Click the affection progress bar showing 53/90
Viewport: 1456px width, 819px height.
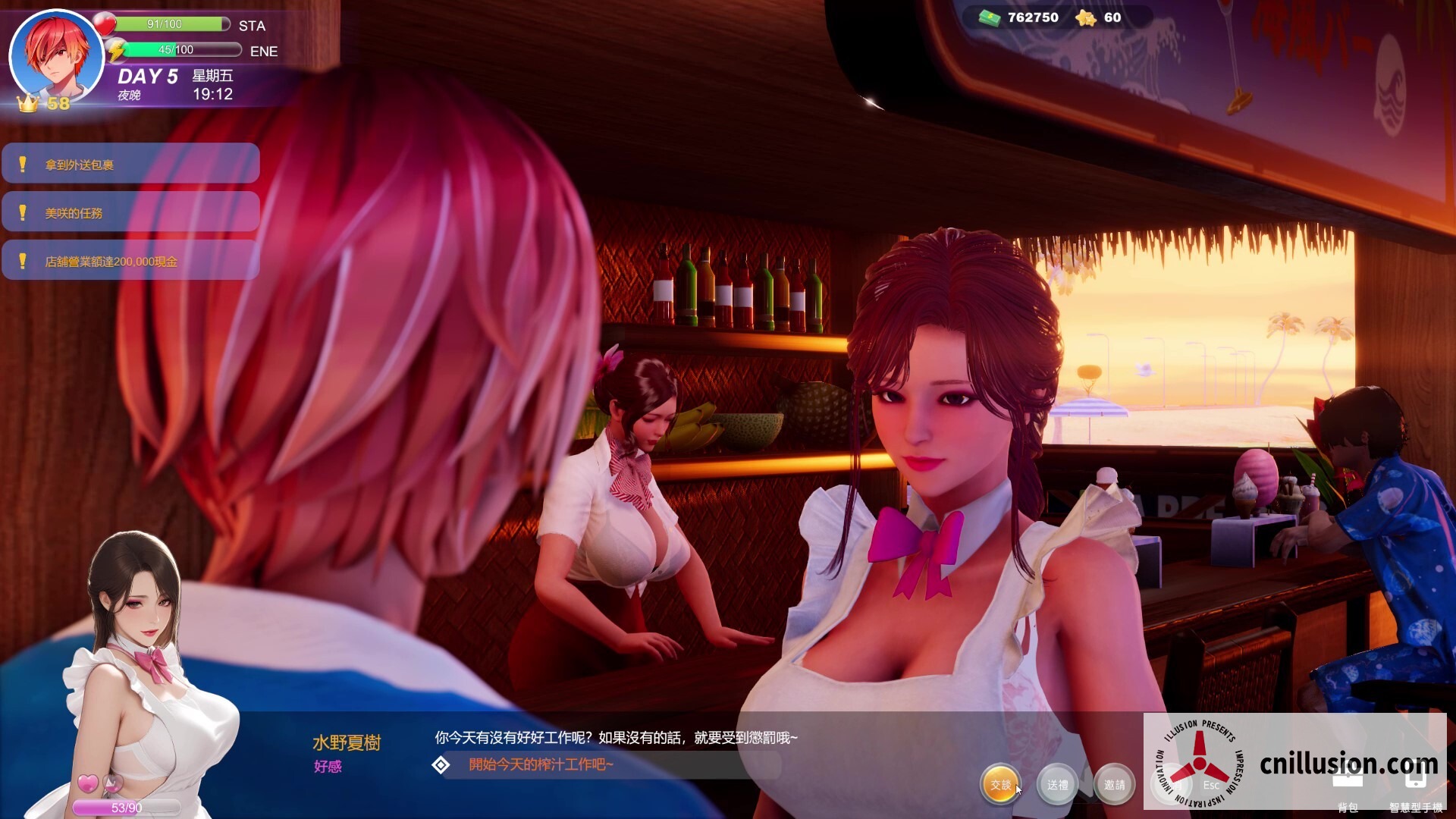tap(125, 808)
